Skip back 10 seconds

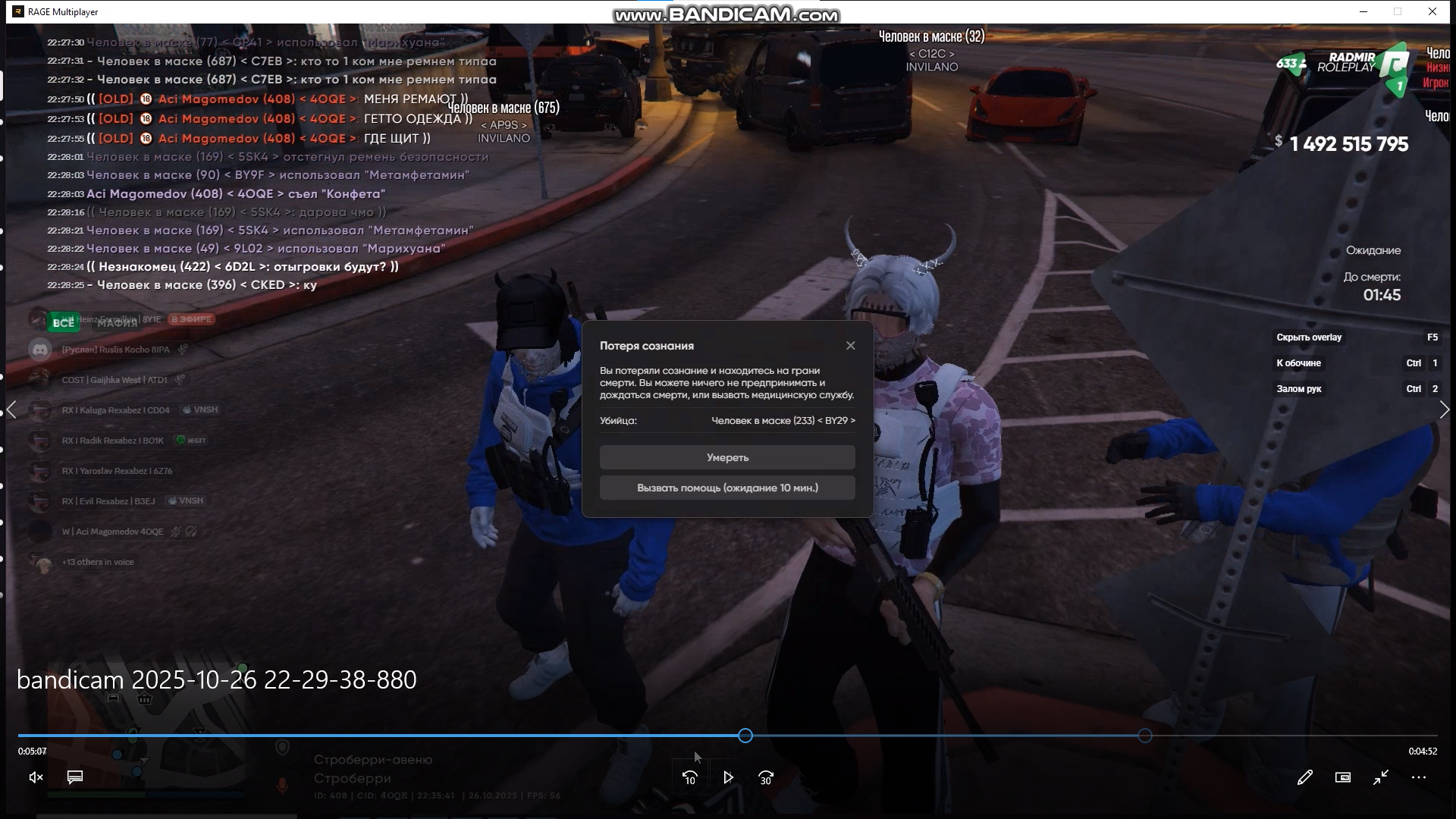(689, 777)
